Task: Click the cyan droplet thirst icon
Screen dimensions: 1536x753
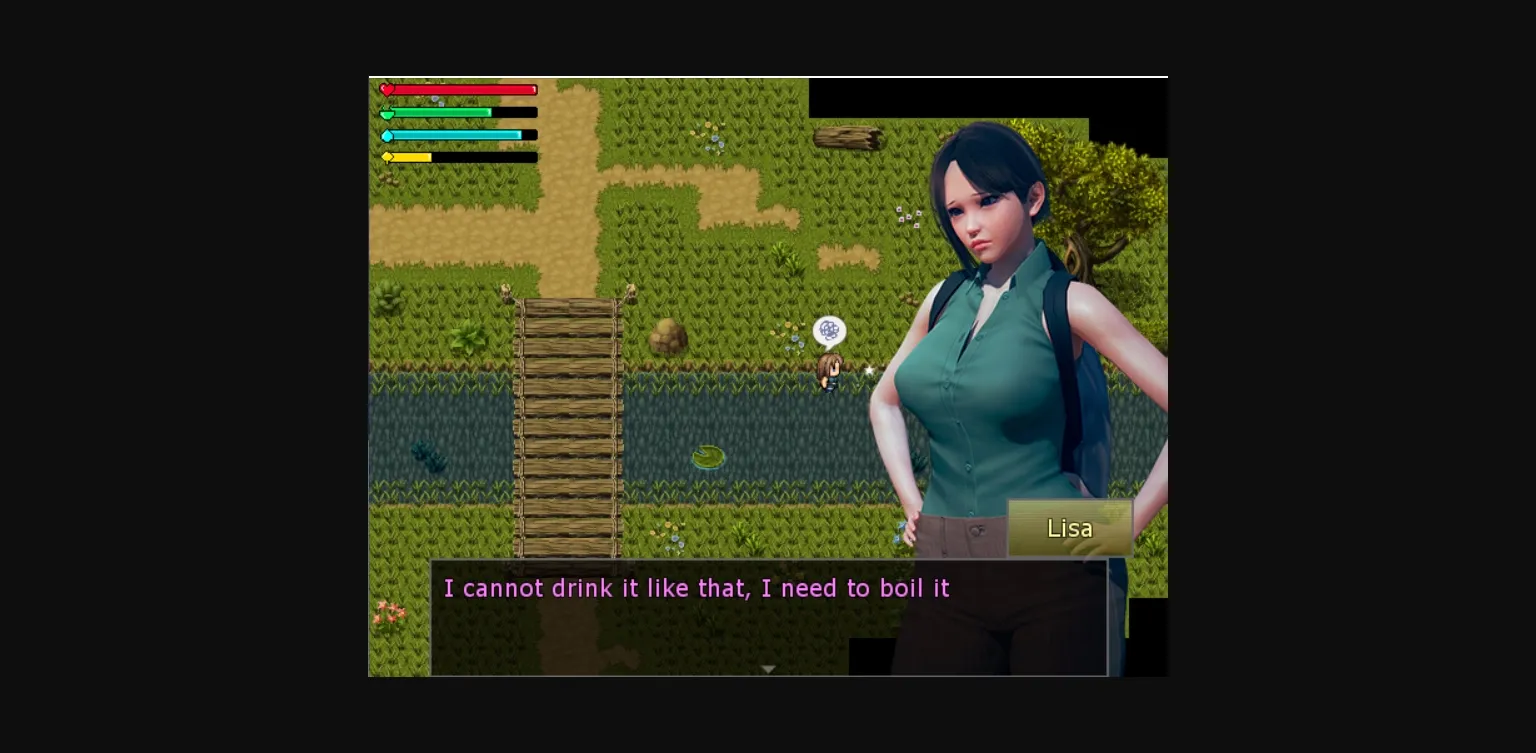Action: (388, 134)
